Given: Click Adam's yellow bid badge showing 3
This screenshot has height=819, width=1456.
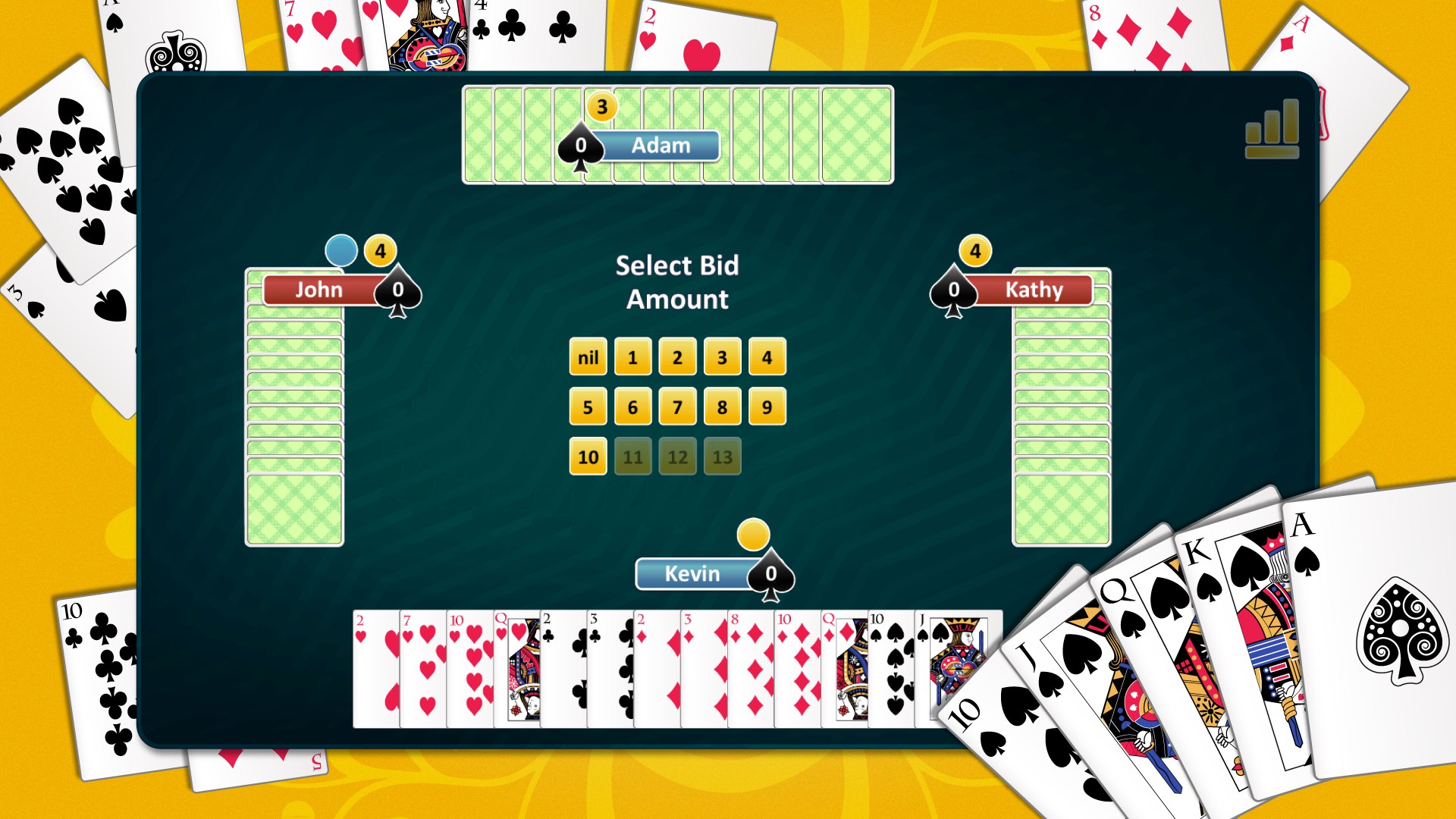Looking at the screenshot, I should 601,107.
